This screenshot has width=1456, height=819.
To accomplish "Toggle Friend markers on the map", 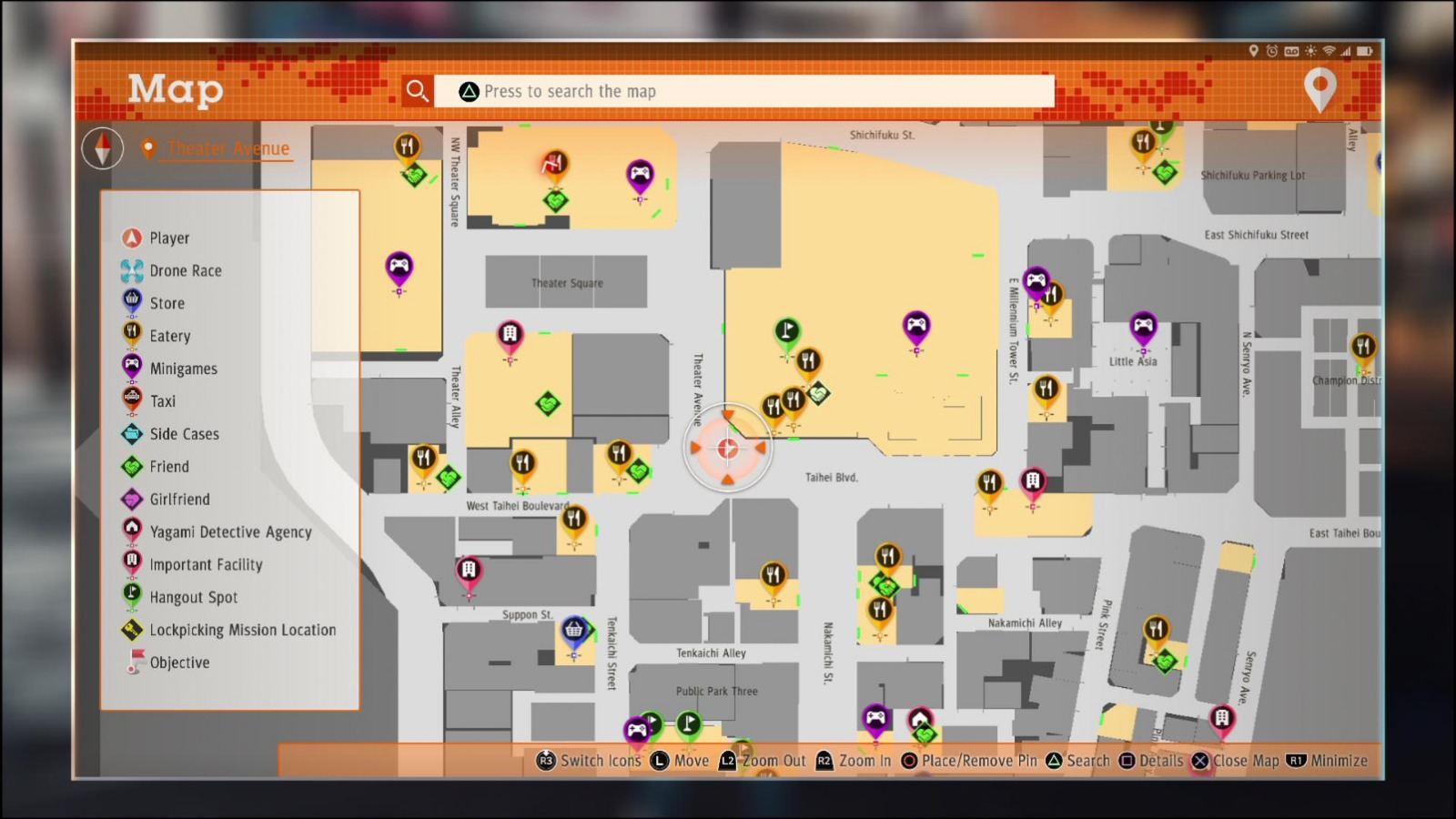I will (131, 466).
